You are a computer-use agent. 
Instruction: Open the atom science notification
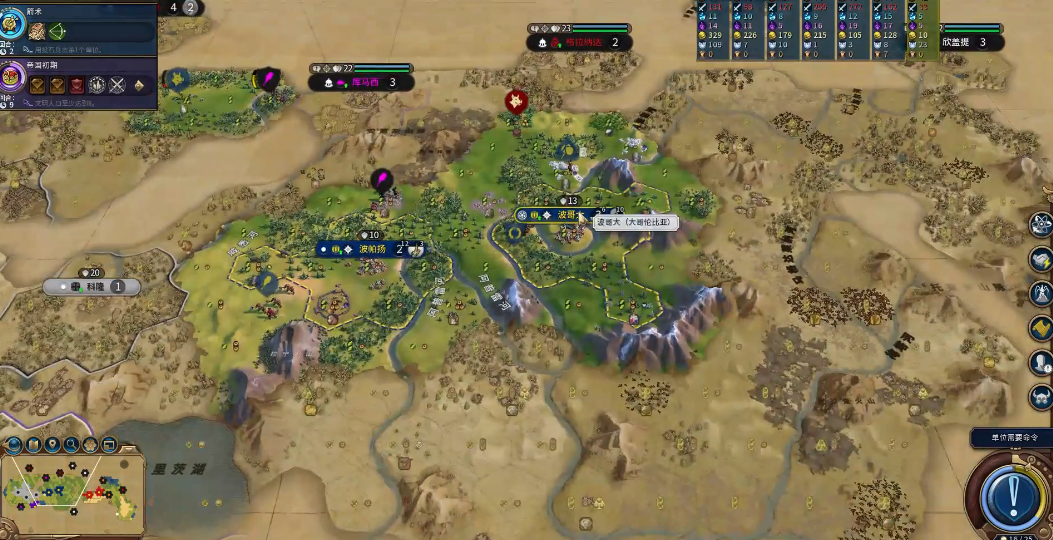(1041, 224)
